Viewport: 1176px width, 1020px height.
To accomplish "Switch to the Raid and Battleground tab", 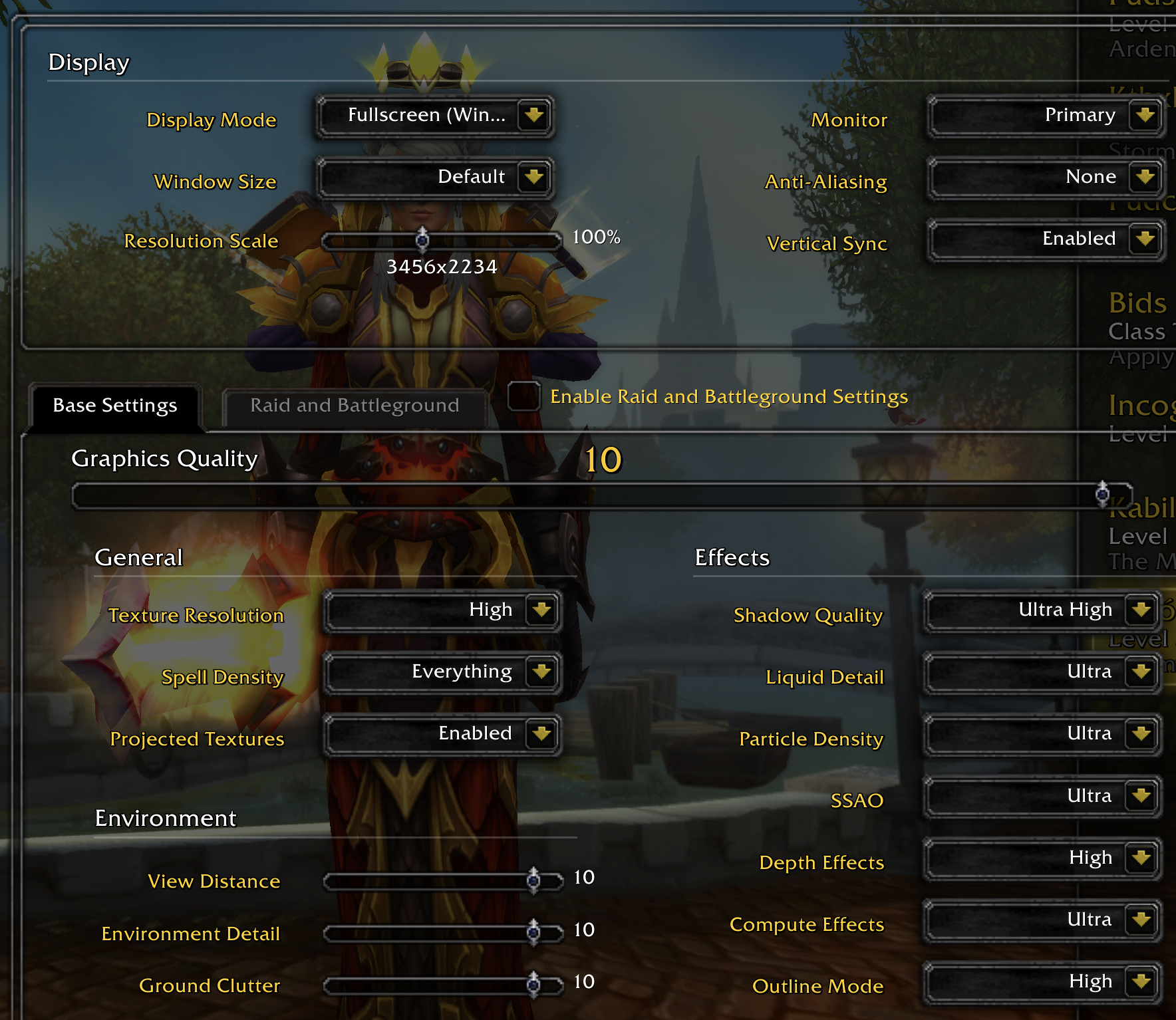I will click(355, 406).
